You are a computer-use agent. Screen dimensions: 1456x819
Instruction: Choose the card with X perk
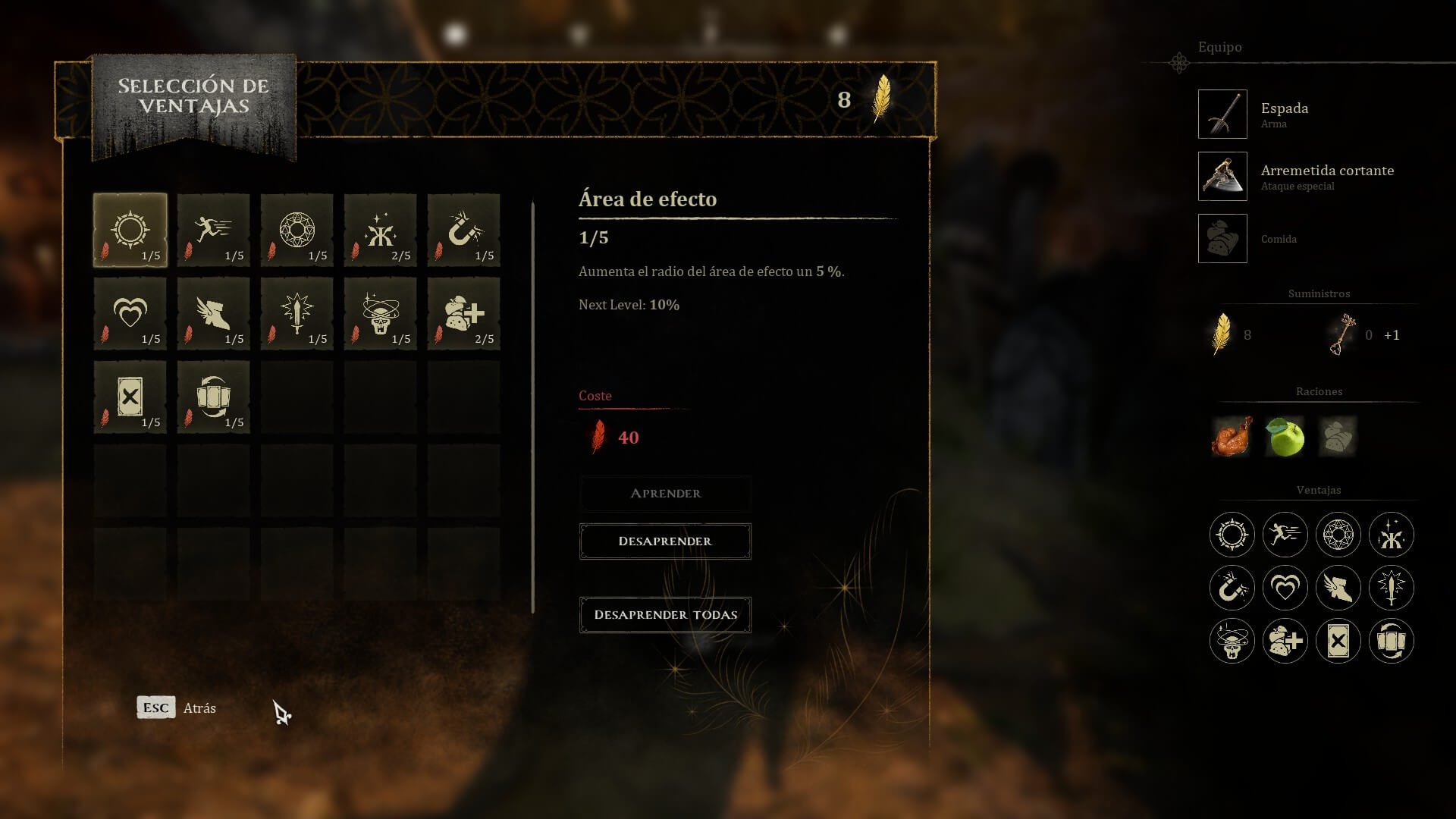[x=130, y=397]
